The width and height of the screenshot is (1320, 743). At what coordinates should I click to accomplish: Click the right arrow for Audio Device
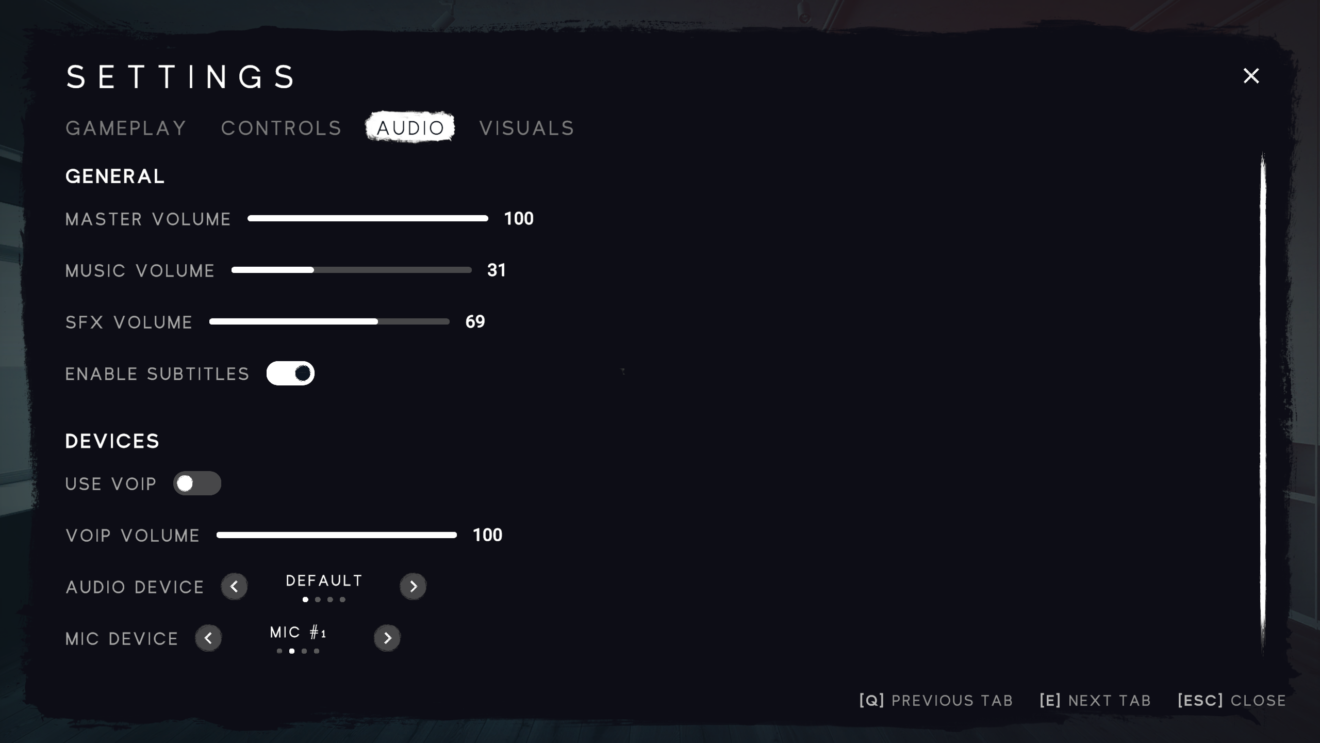(413, 586)
